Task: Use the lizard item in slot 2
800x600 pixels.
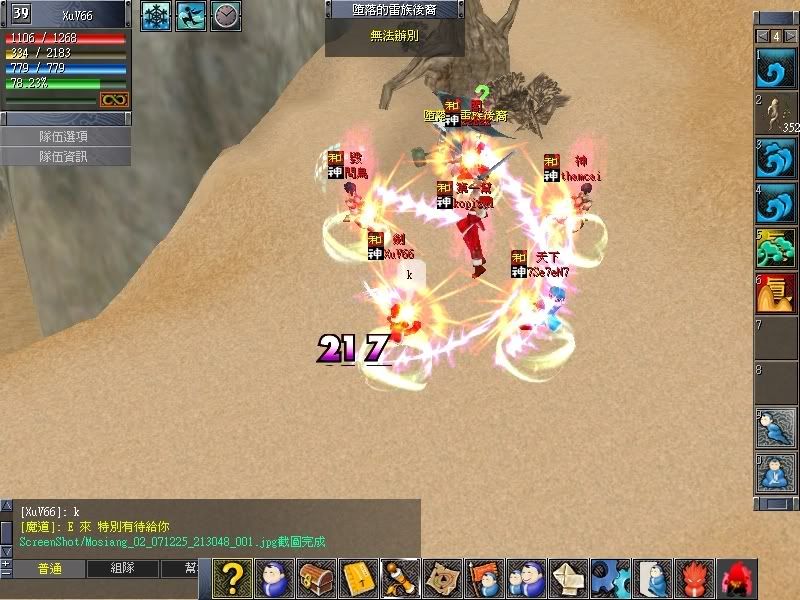Action: coord(775,115)
